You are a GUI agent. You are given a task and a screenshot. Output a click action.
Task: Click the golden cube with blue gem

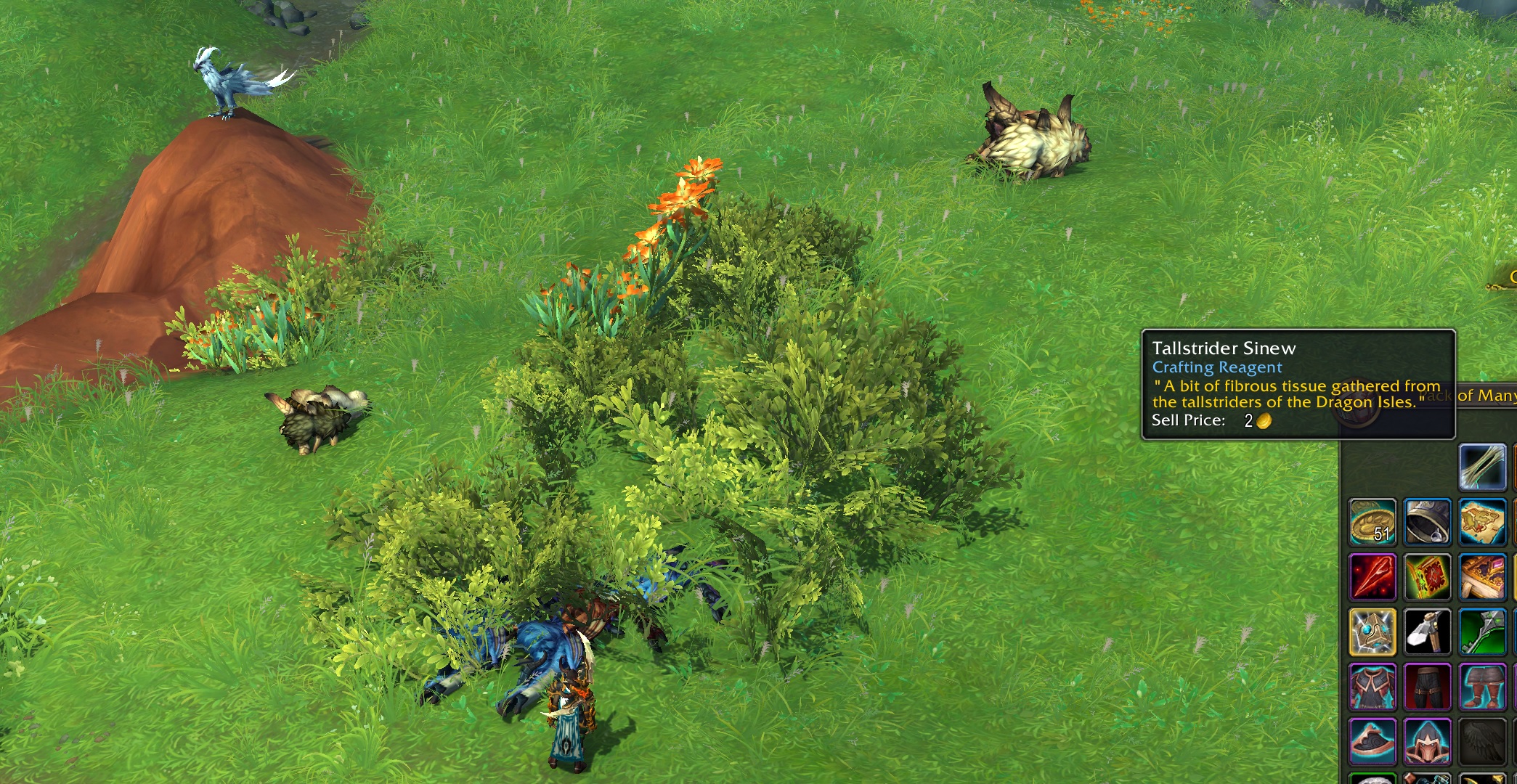1372,632
